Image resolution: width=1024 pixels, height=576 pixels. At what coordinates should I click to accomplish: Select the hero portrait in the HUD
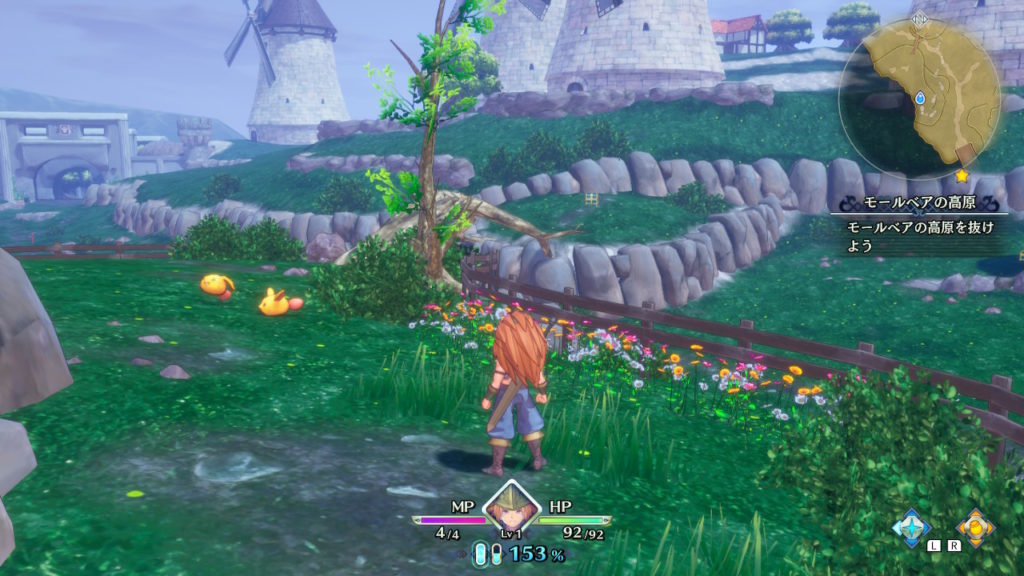[511, 507]
